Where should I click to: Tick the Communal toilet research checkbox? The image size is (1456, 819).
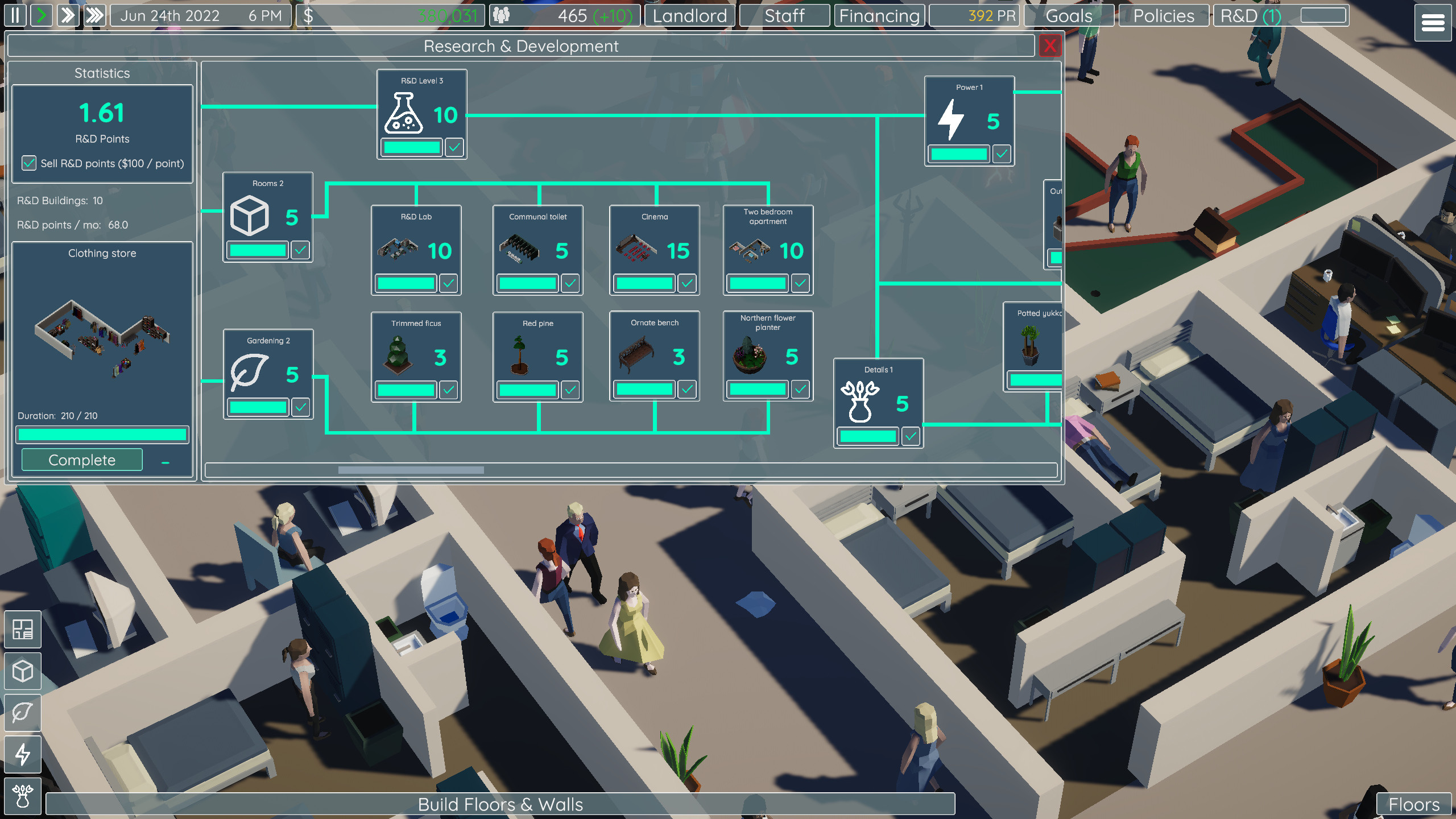[x=570, y=283]
